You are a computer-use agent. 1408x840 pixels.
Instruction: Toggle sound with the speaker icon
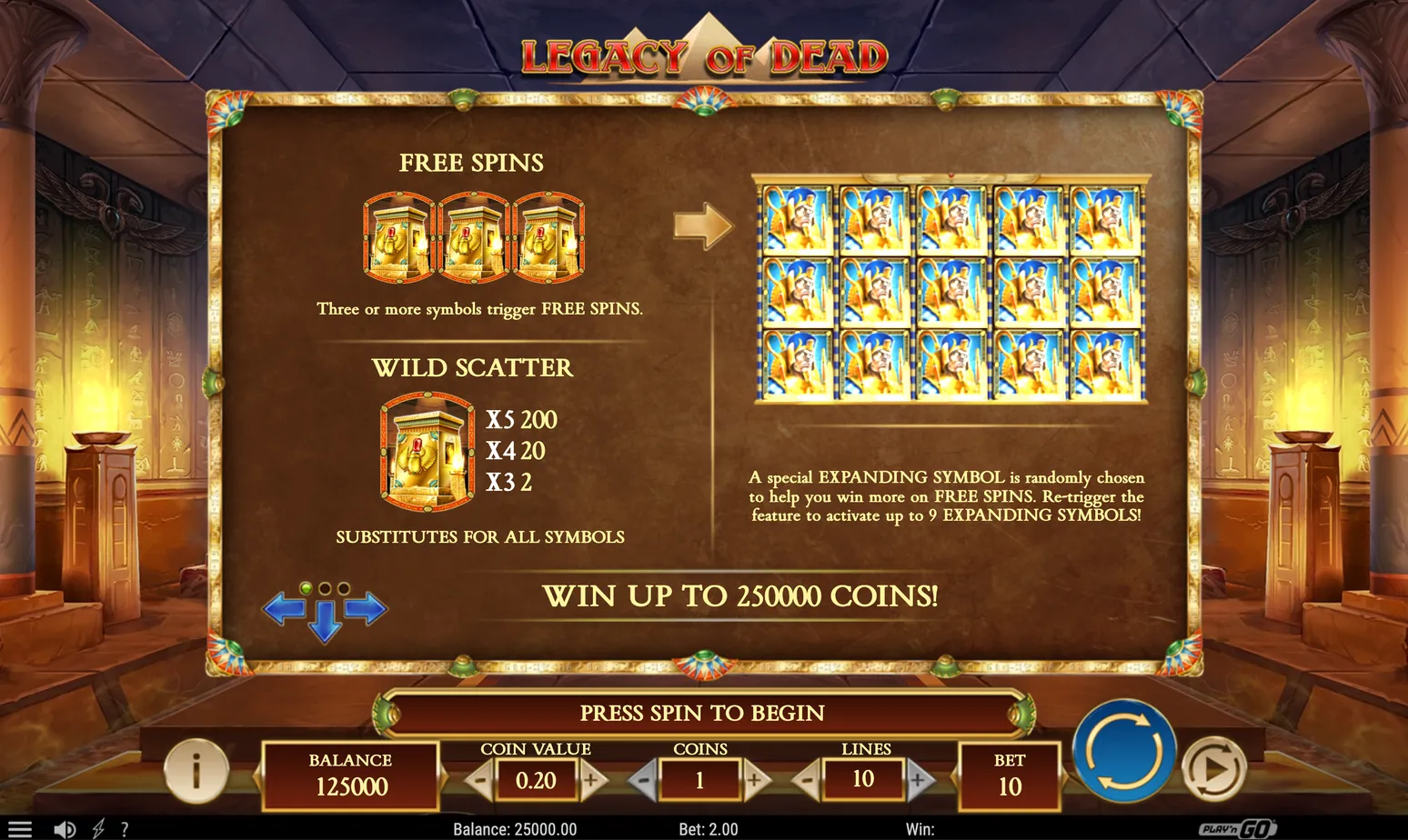(x=64, y=829)
